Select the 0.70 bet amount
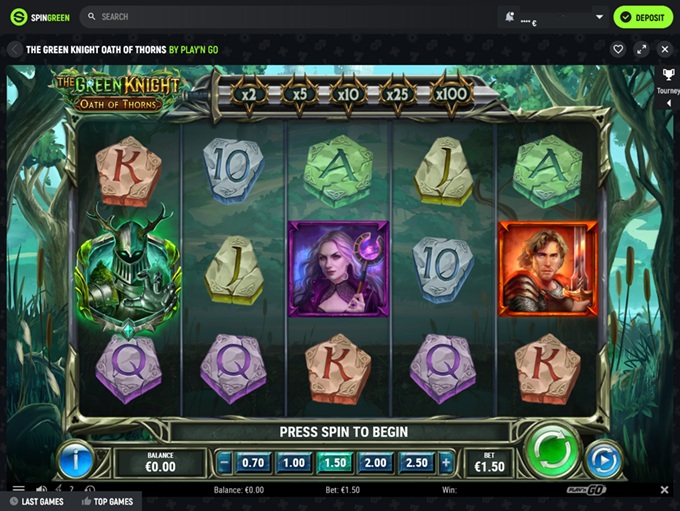Screen dimensions: 680x511 (254, 463)
